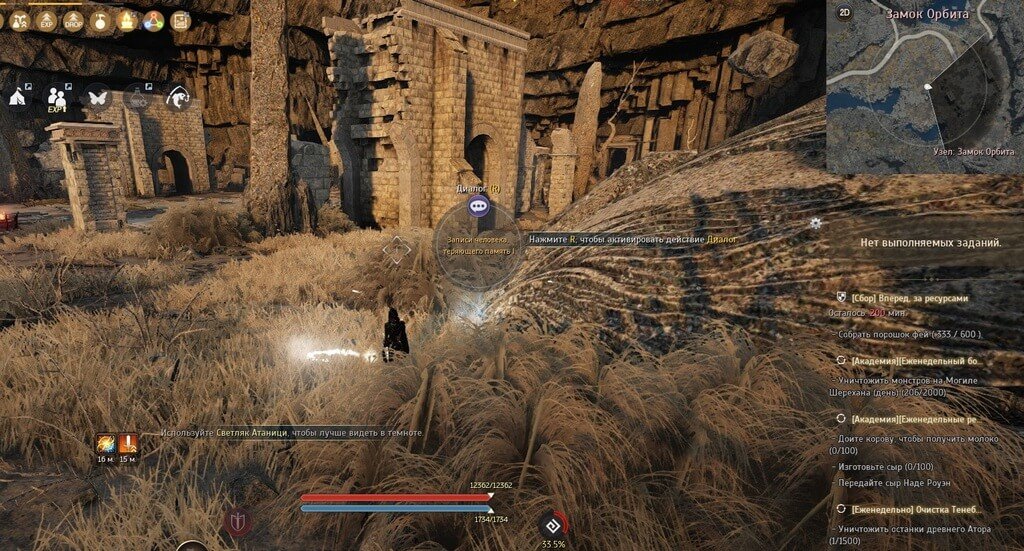The height and width of the screenshot is (551, 1024).
Task: Open the picture frame icon in top row
Action: 180,20
